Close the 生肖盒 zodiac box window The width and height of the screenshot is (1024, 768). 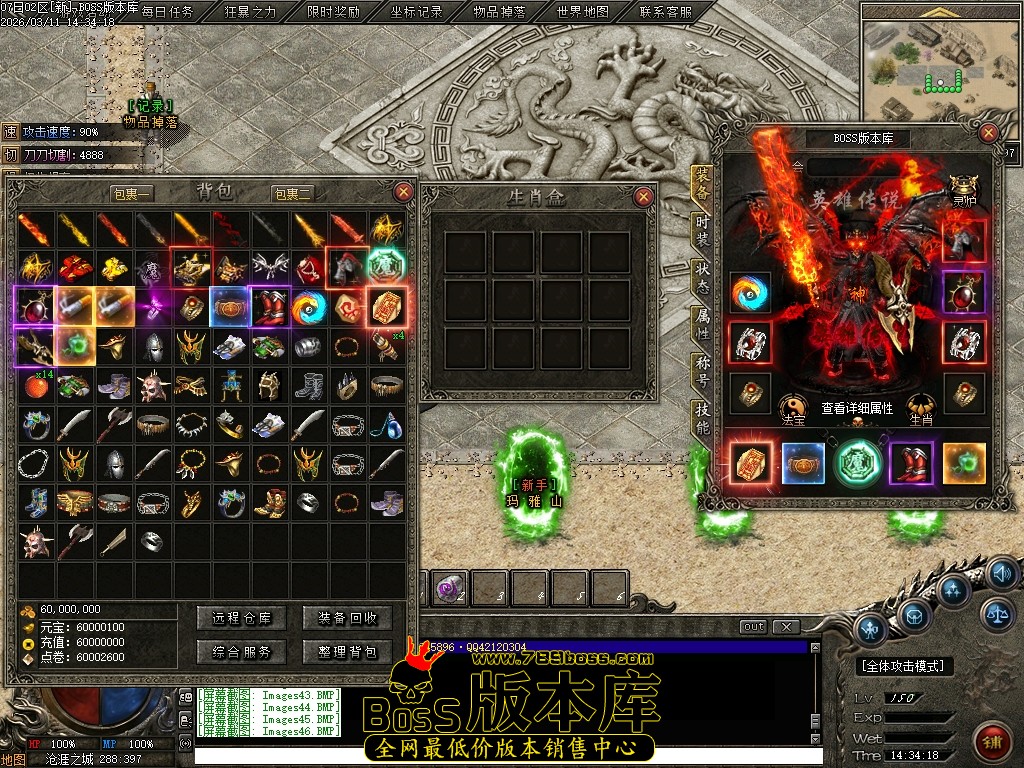[644, 196]
